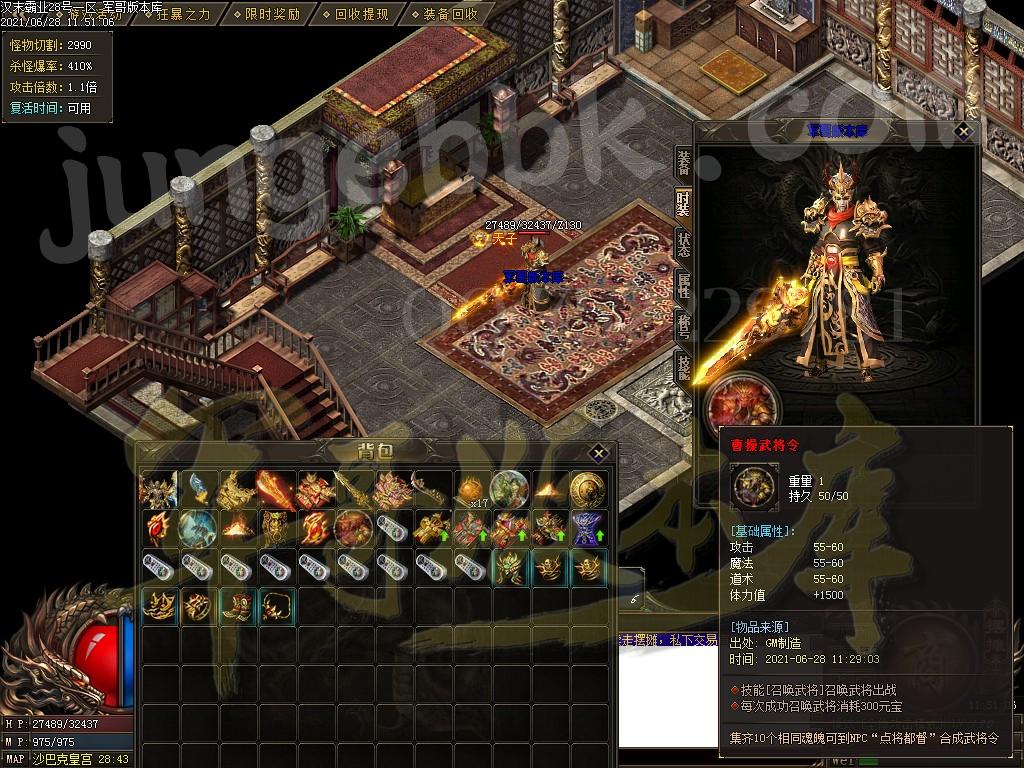Select the purple armor with green arrow
This screenshot has height=768, width=1024.
(x=587, y=527)
